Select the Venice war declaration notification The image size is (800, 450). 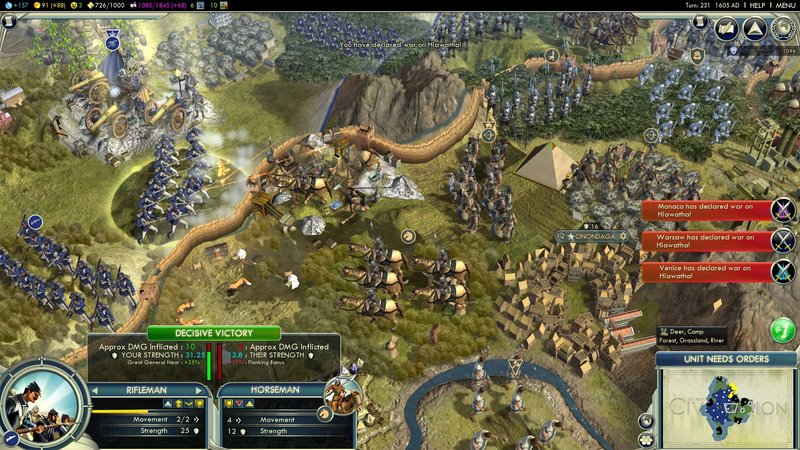[708, 271]
